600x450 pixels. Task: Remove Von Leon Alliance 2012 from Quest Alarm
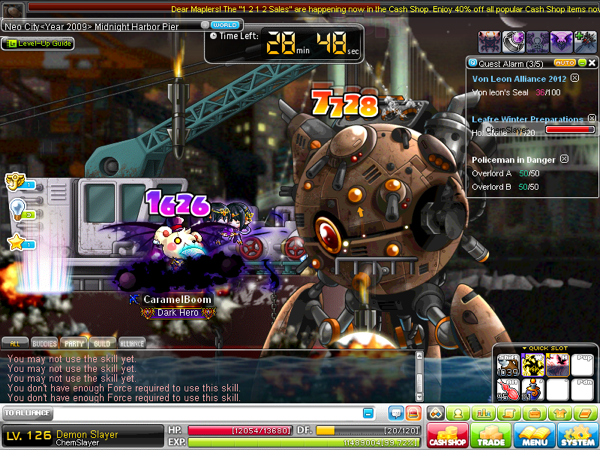(x=574, y=78)
